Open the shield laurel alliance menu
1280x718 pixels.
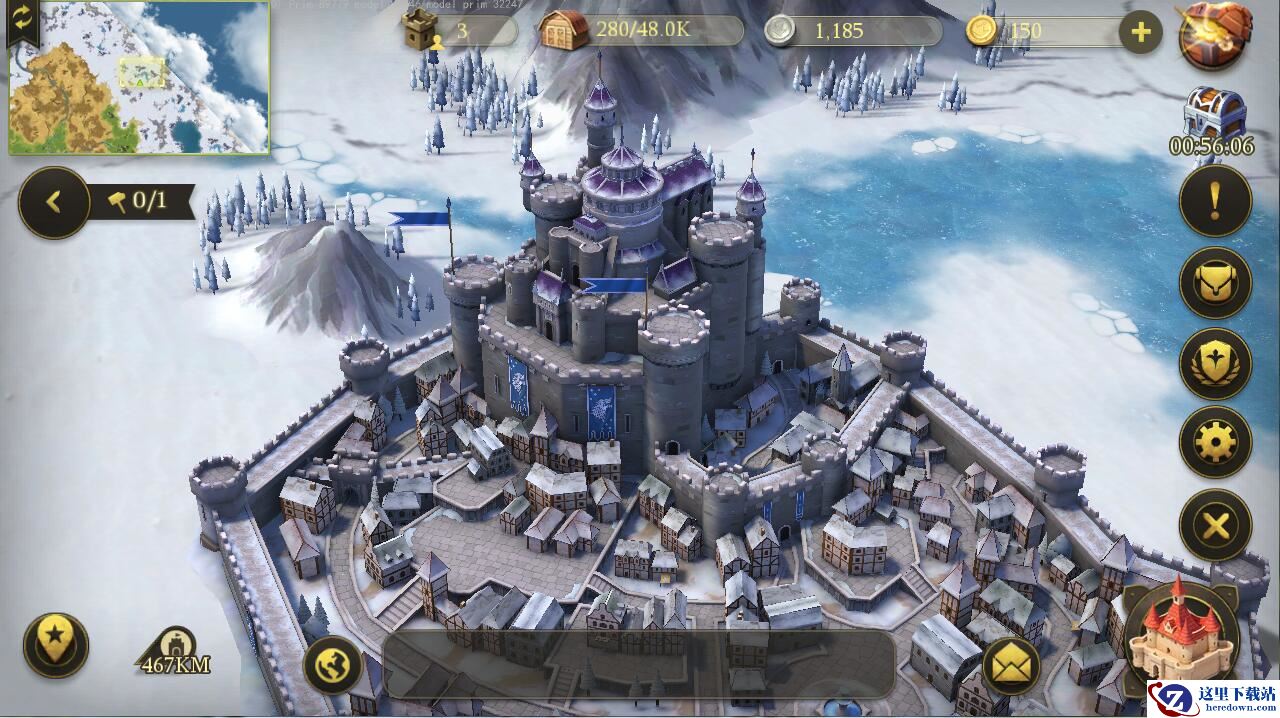[x=1215, y=363]
